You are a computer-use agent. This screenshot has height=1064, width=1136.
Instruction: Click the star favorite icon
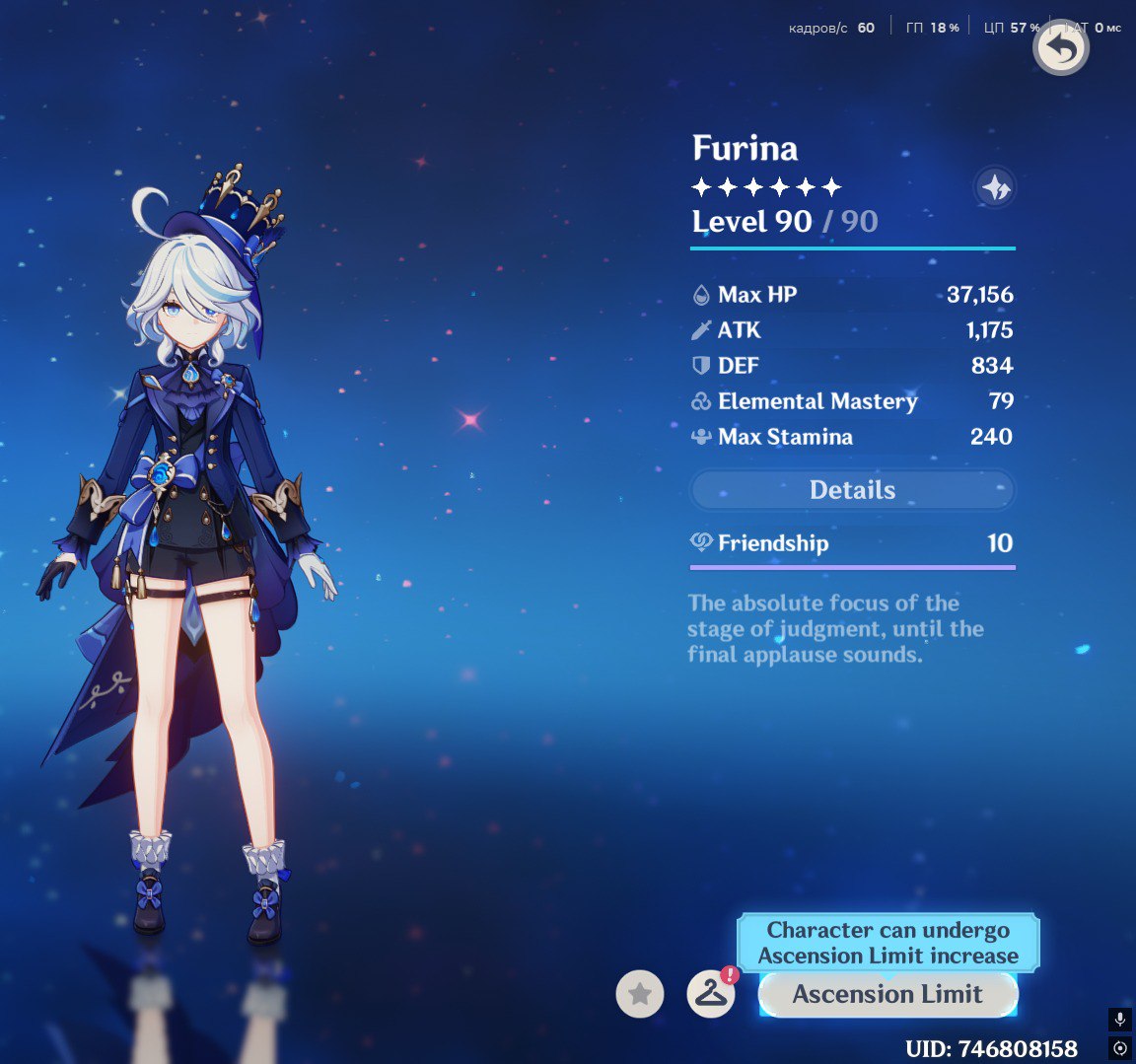pyautogui.click(x=640, y=994)
